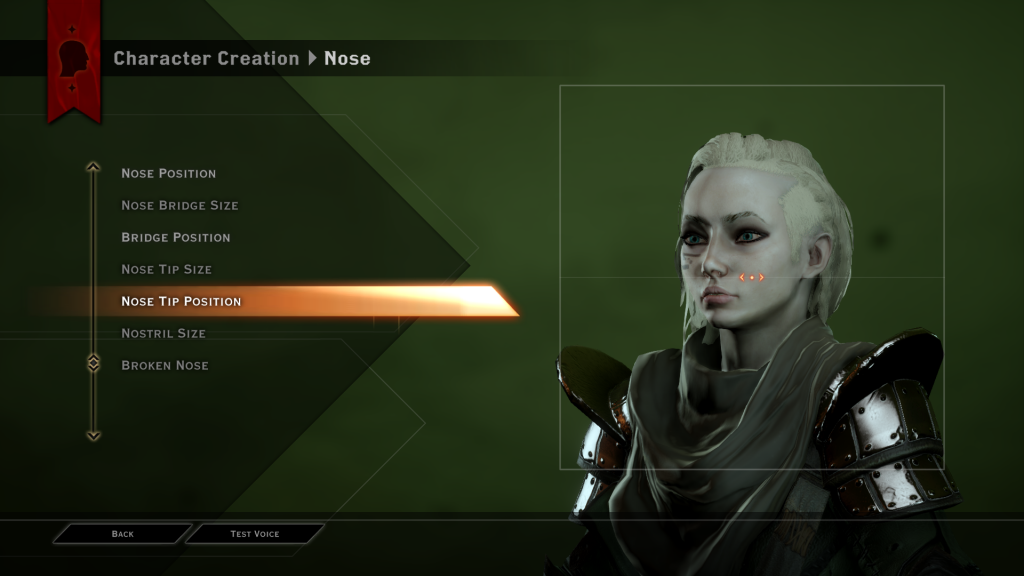The height and width of the screenshot is (576, 1024).
Task: Click the scroll-up arrow above the list
Action: tap(93, 168)
